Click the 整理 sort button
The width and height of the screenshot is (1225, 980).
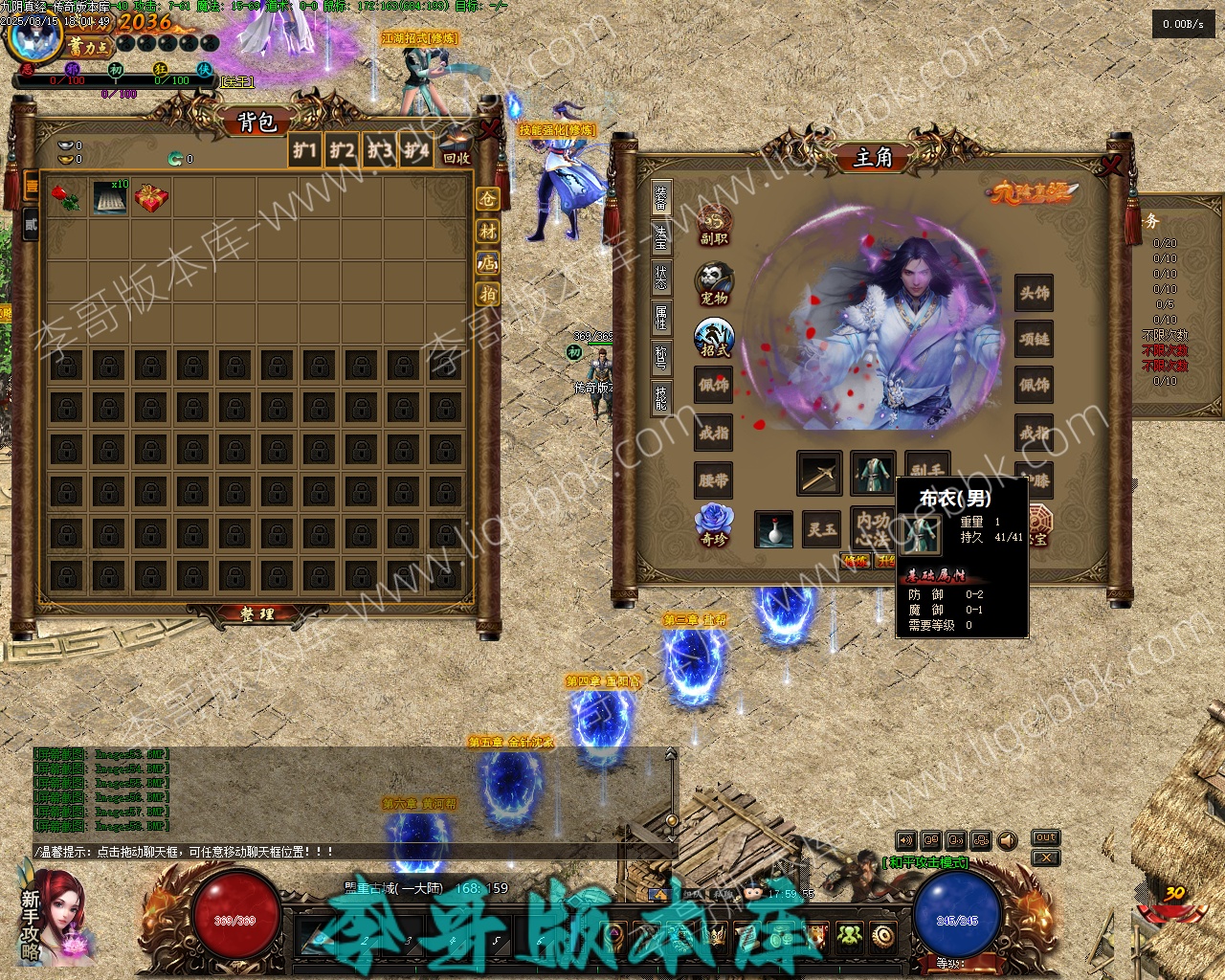pyautogui.click(x=256, y=614)
